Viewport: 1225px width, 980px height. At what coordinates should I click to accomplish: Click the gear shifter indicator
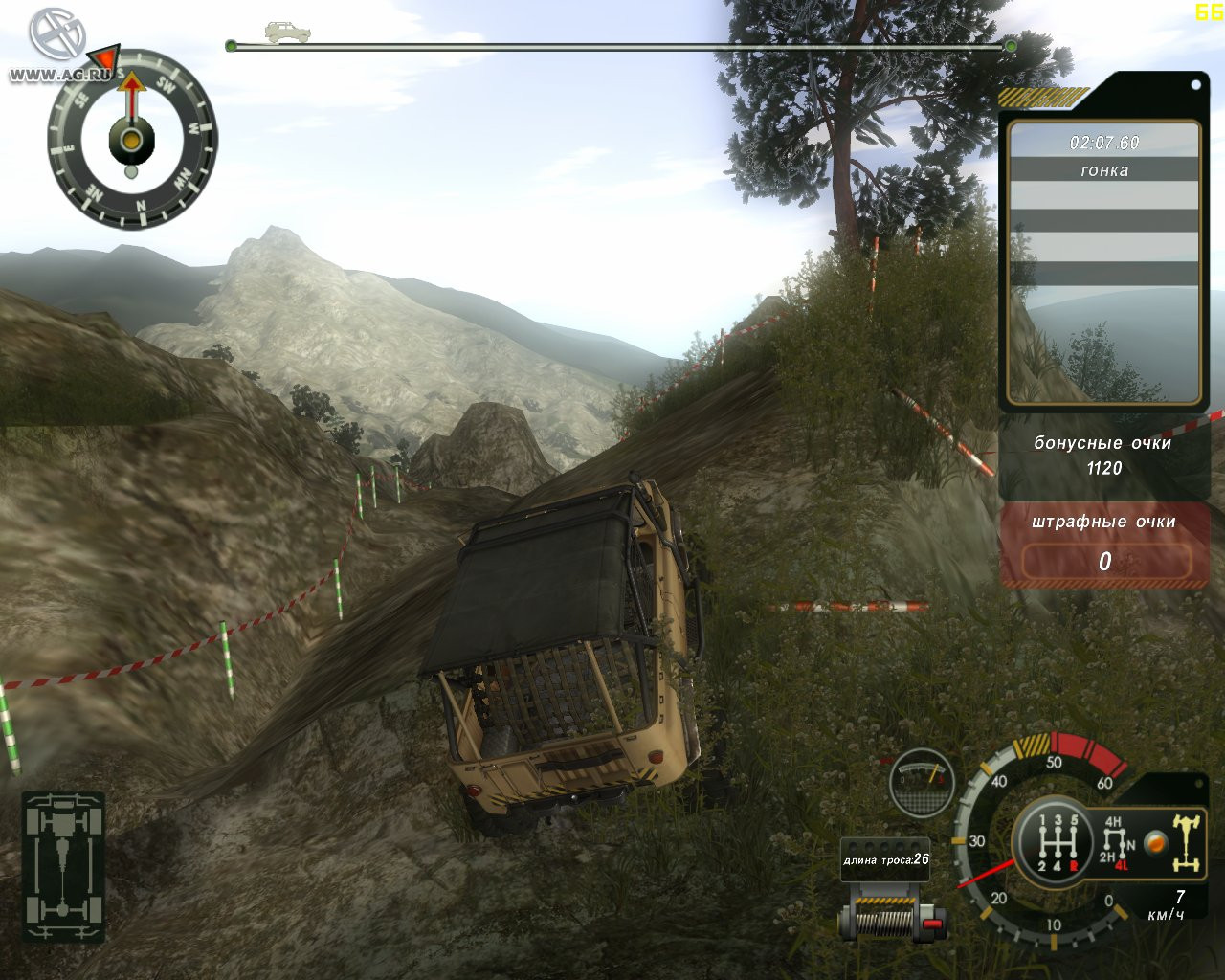pos(1053,842)
